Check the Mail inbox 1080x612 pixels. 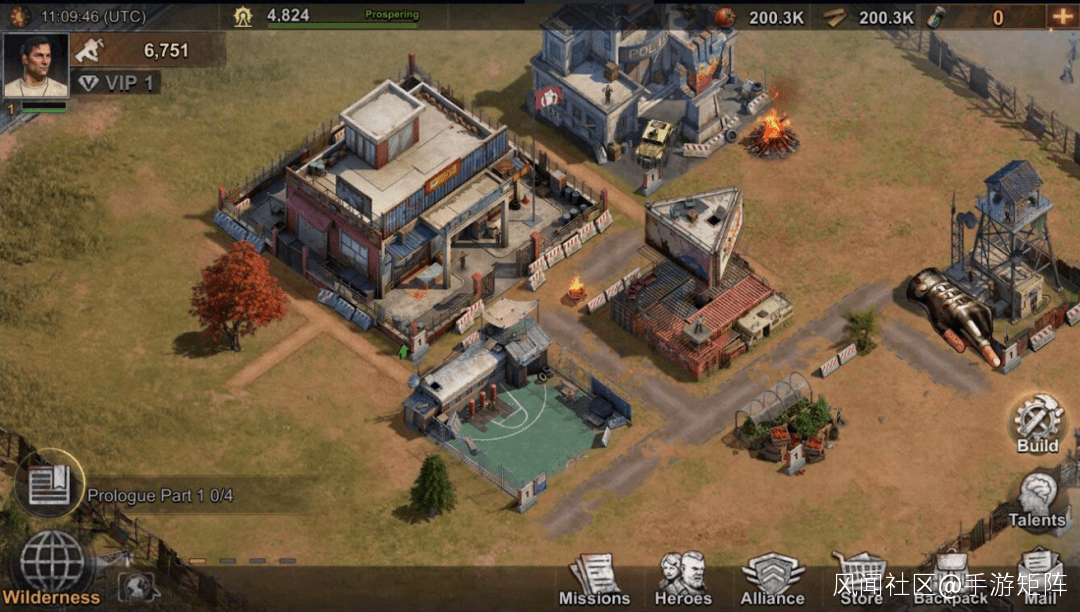tap(1040, 579)
